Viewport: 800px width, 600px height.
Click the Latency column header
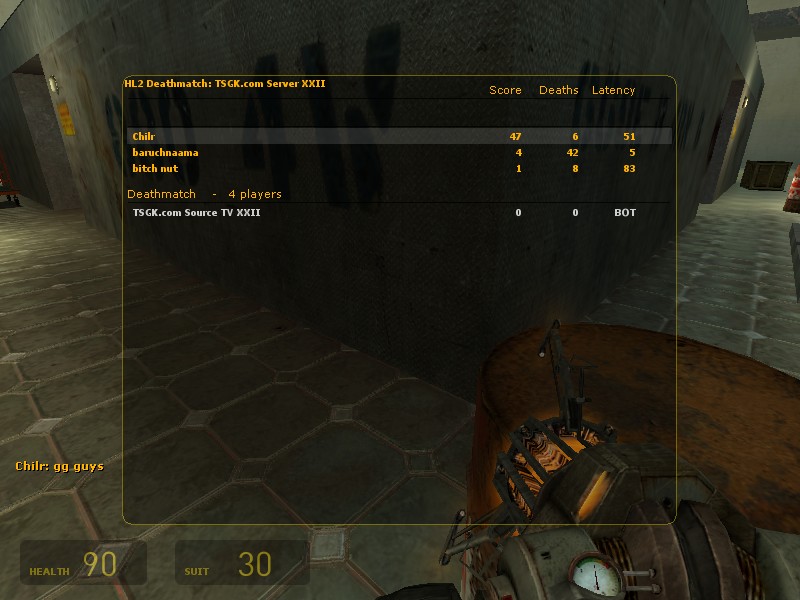pyautogui.click(x=613, y=90)
